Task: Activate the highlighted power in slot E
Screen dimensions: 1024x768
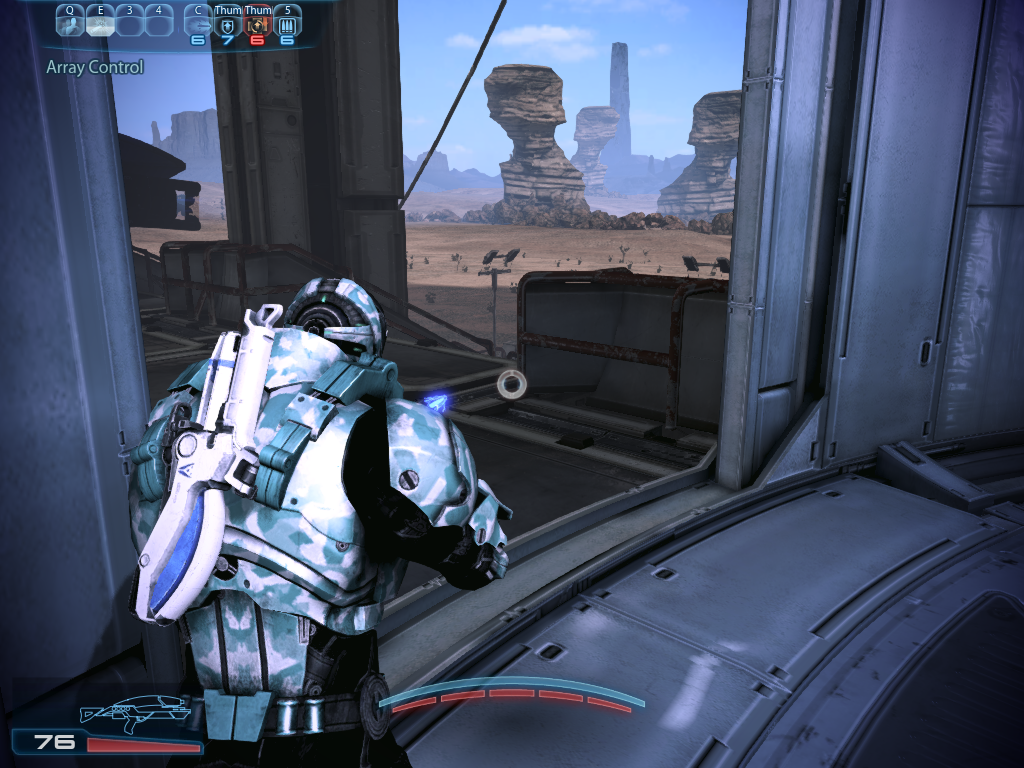Action: [x=100, y=23]
